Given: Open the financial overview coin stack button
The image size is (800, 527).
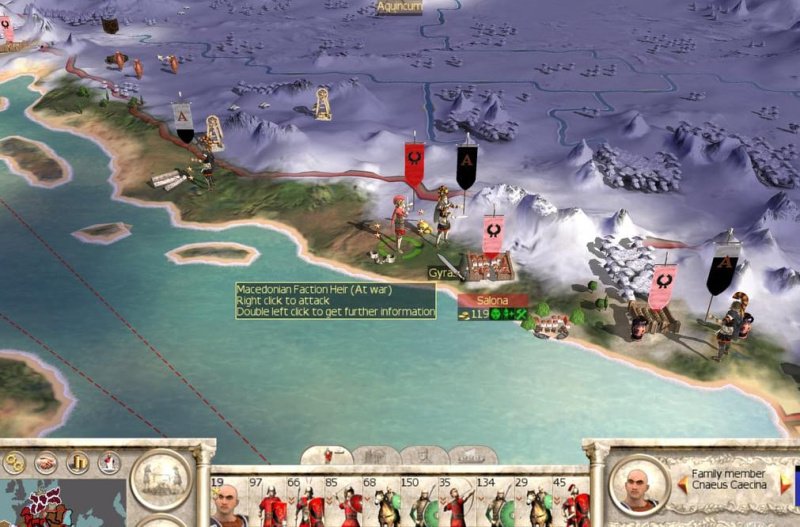Looking at the screenshot, I should coord(79,463).
